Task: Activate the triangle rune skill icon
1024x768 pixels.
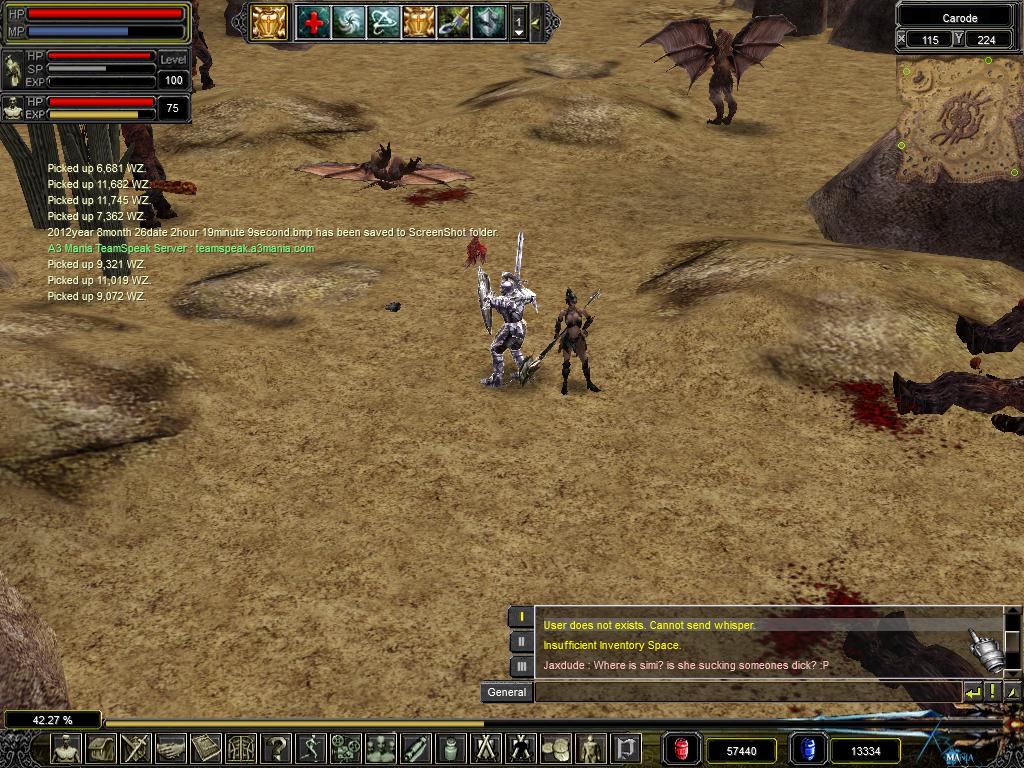Action: 383,22
